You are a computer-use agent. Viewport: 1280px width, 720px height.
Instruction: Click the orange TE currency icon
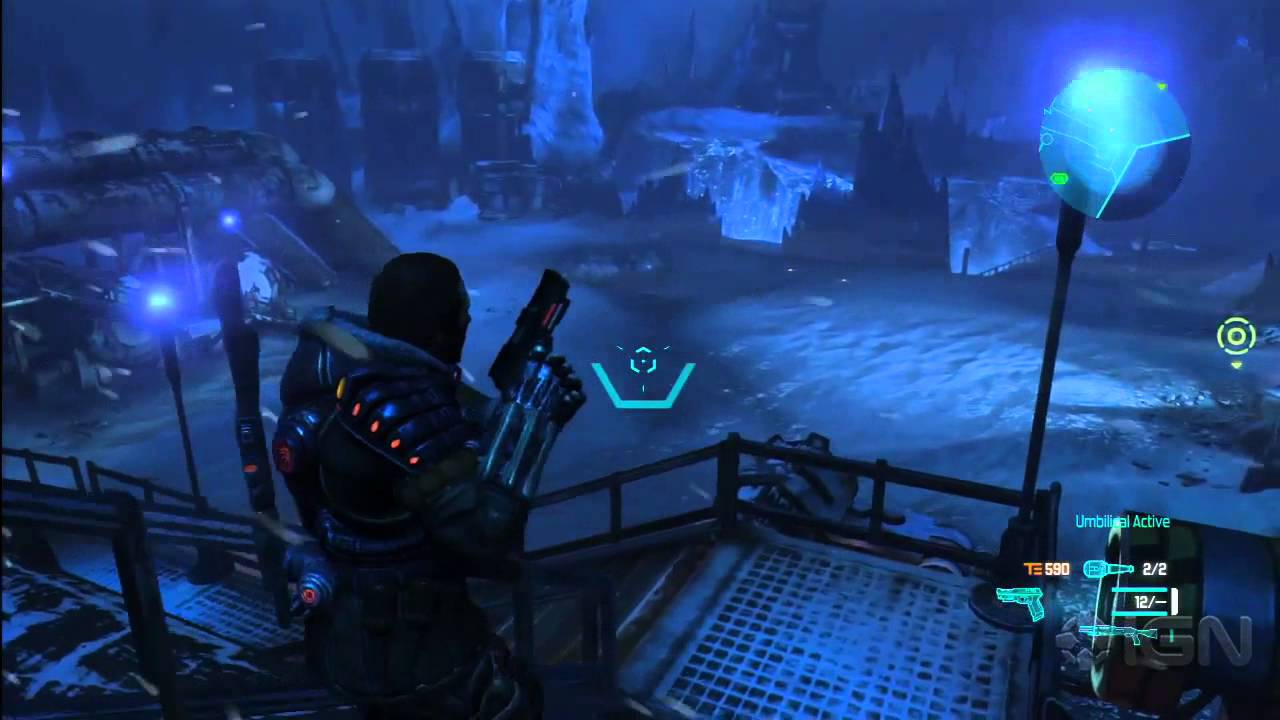point(1033,568)
